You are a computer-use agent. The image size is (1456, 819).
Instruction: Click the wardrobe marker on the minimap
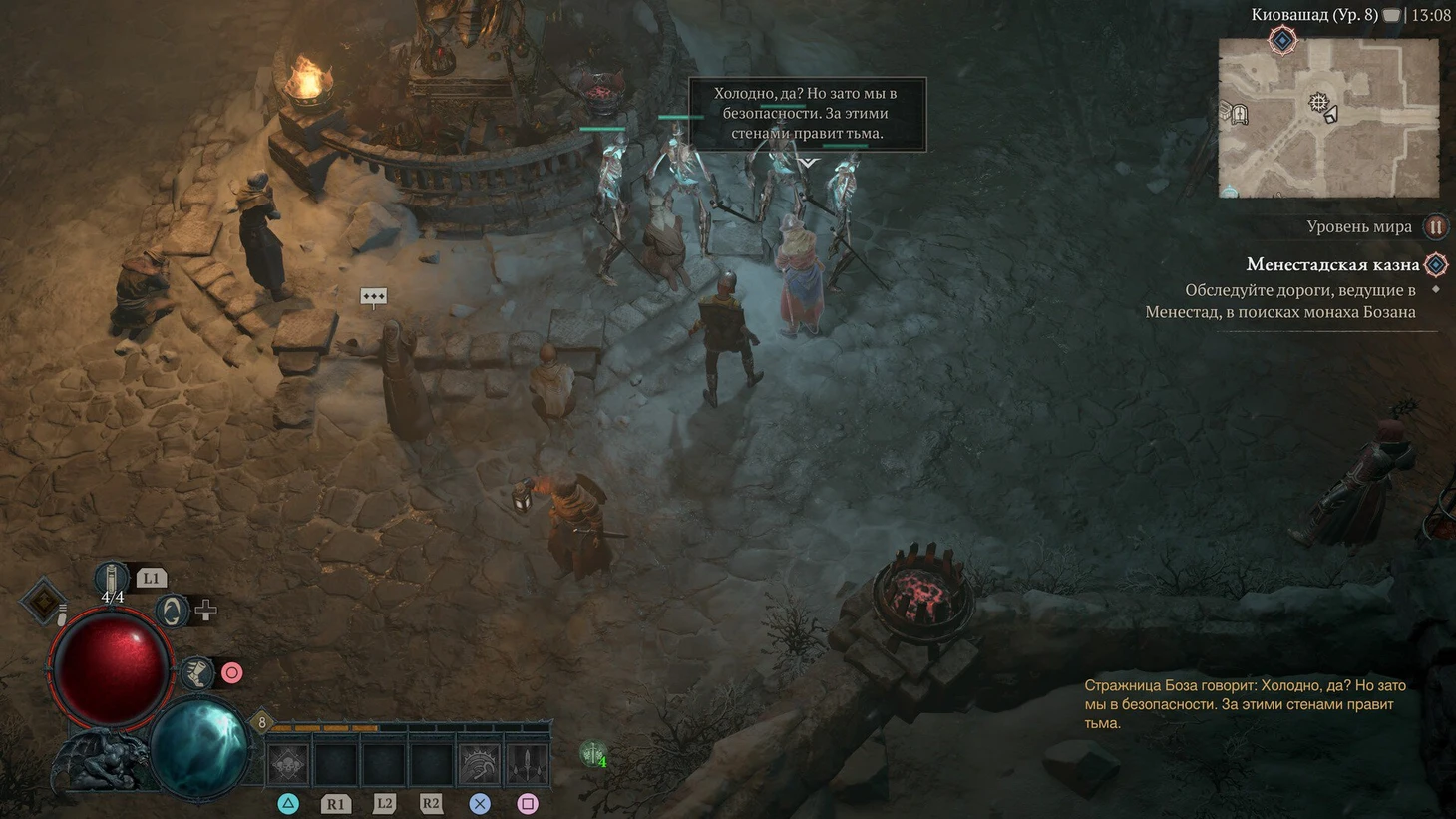[x=1239, y=115]
